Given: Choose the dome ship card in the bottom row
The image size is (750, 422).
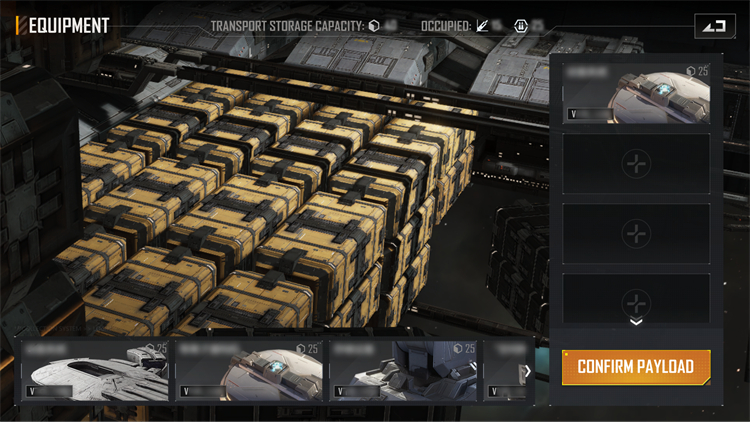Looking at the screenshot, I should click(x=250, y=371).
